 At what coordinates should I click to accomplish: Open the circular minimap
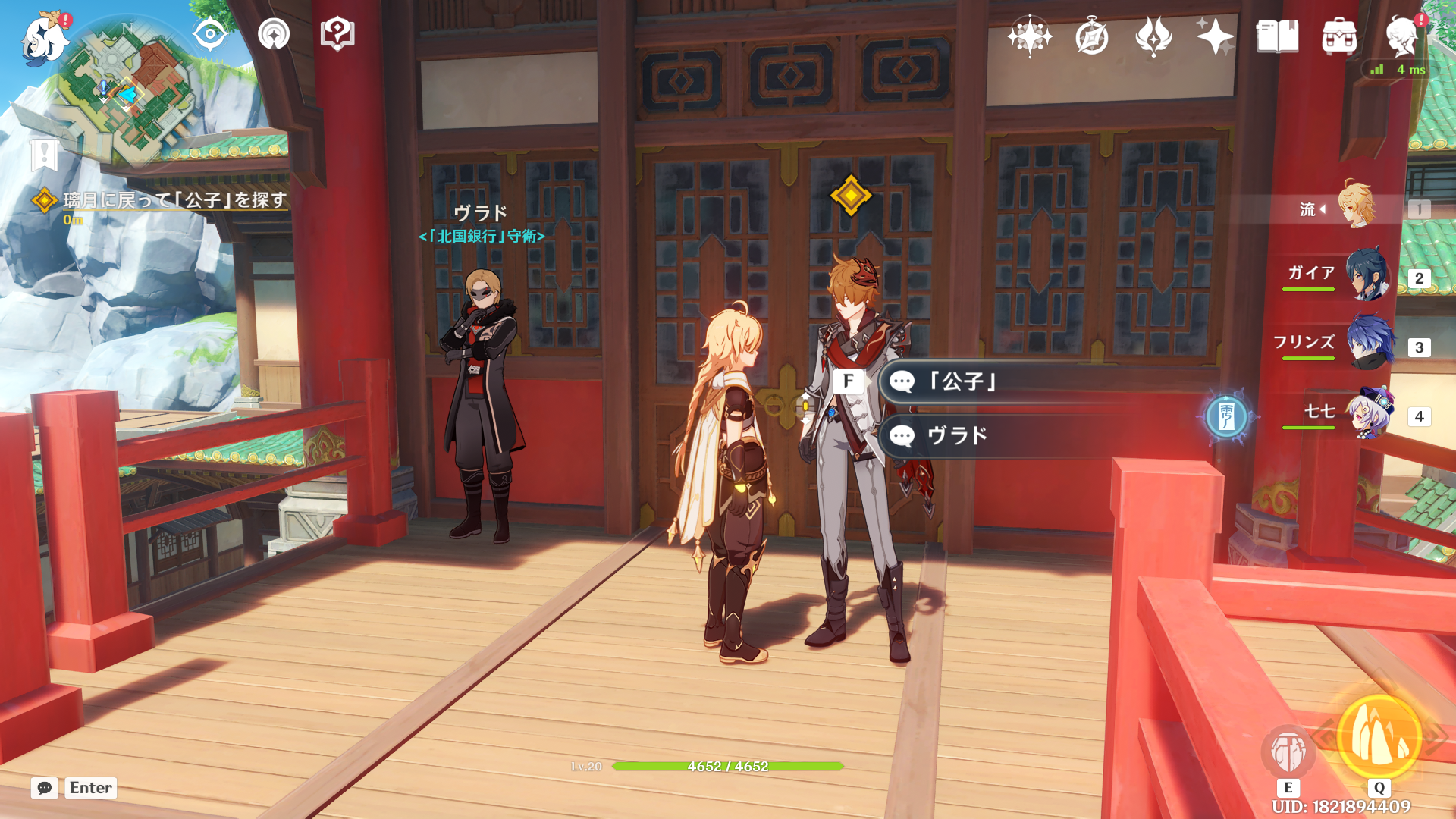[x=127, y=95]
